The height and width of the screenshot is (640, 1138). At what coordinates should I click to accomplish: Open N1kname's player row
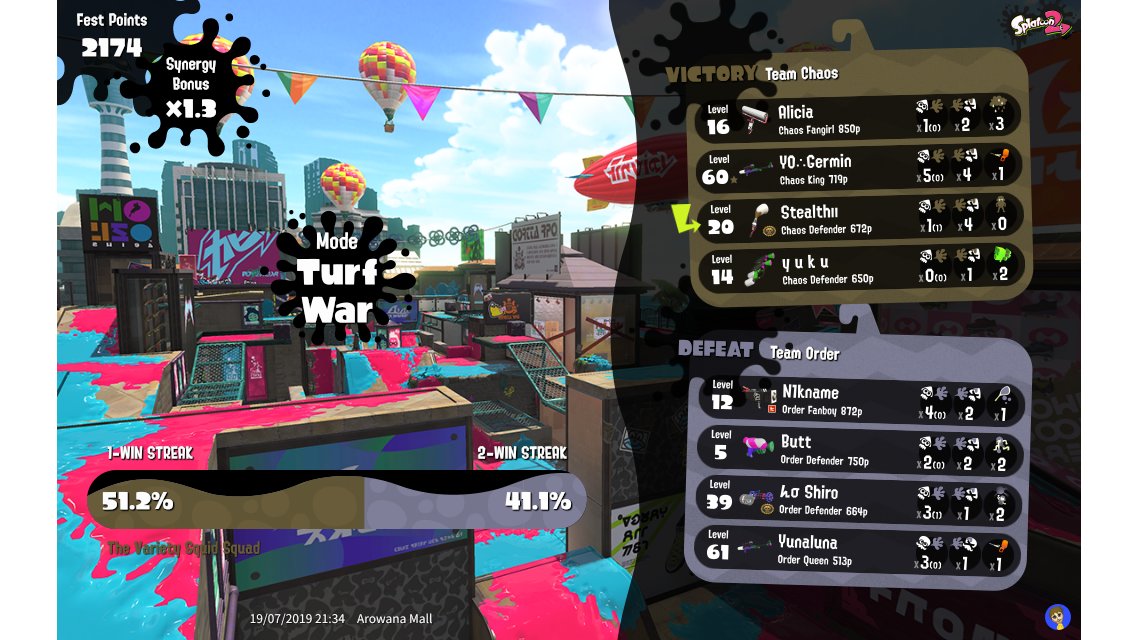pos(860,400)
